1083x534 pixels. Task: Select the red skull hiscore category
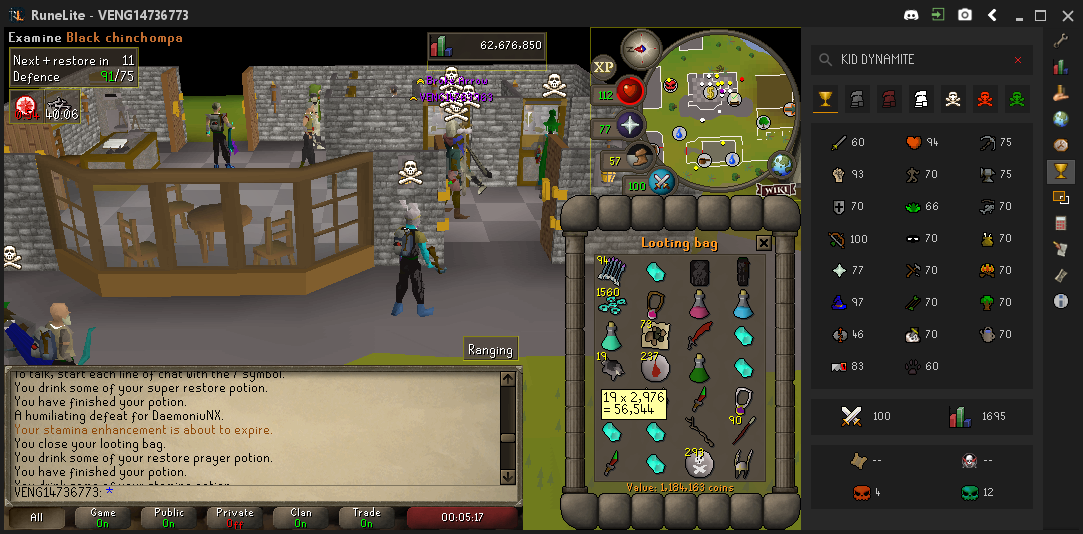coord(986,99)
